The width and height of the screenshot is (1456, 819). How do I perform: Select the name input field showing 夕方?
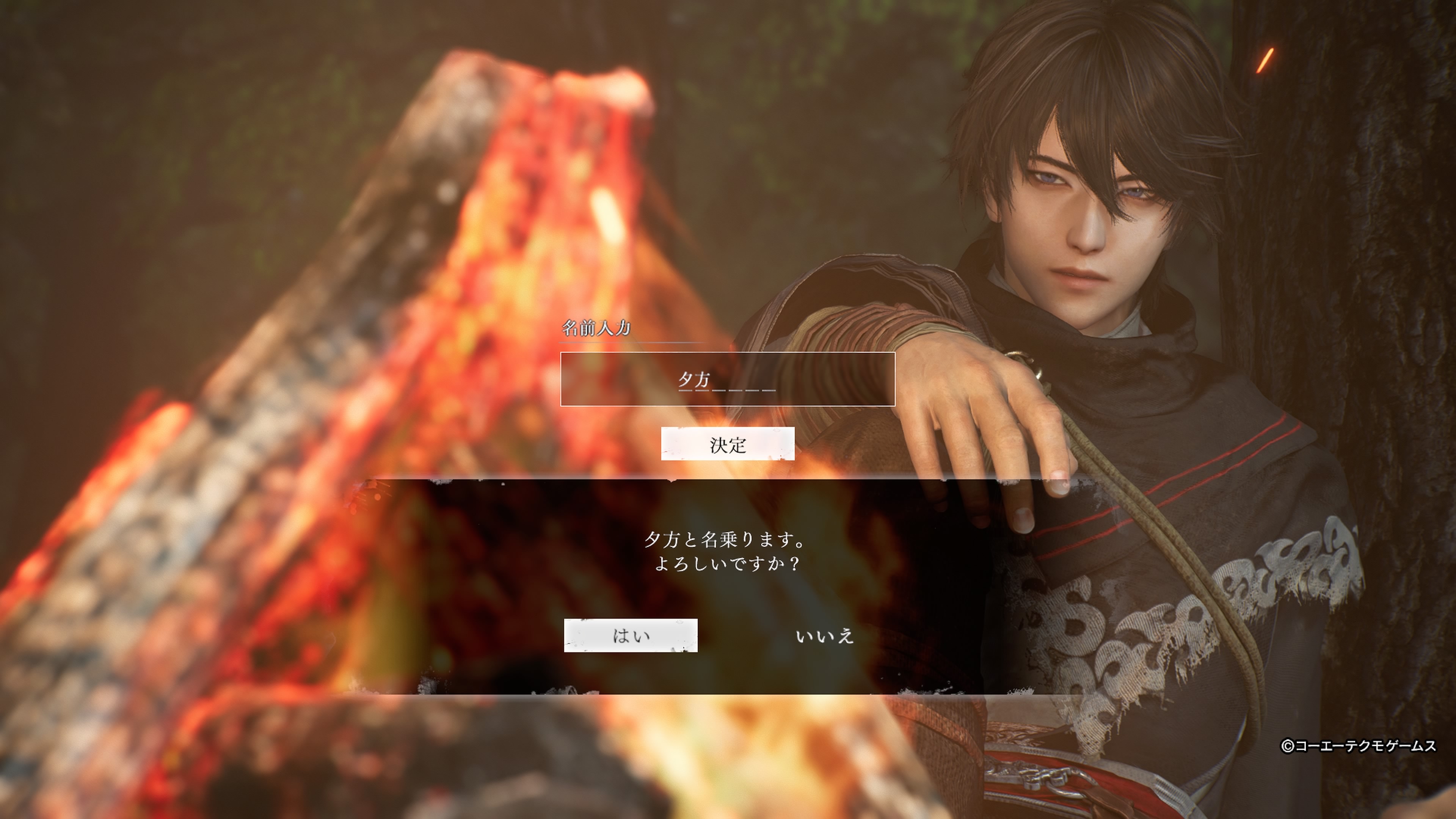click(728, 379)
